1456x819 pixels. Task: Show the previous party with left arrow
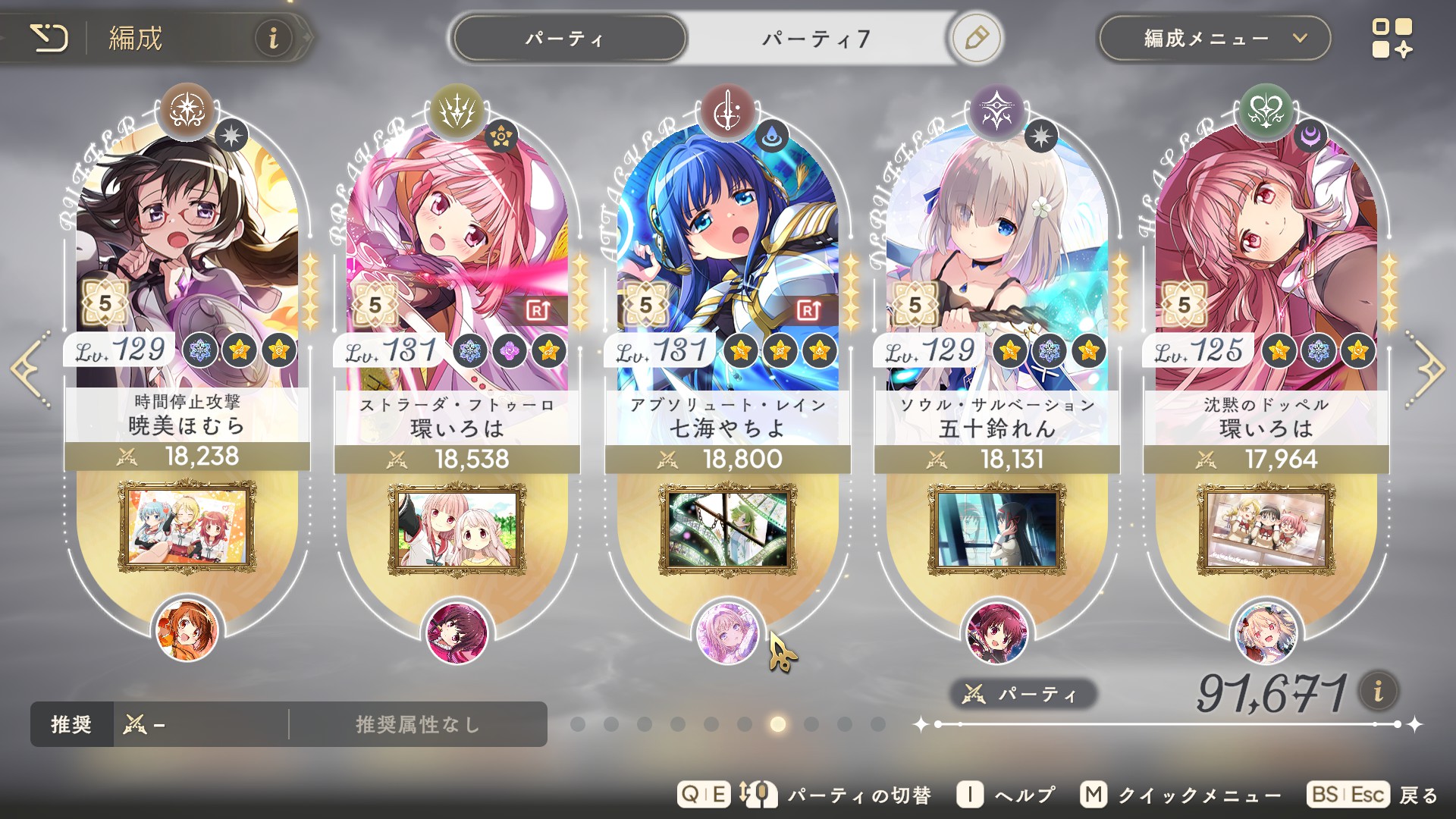click(x=30, y=369)
